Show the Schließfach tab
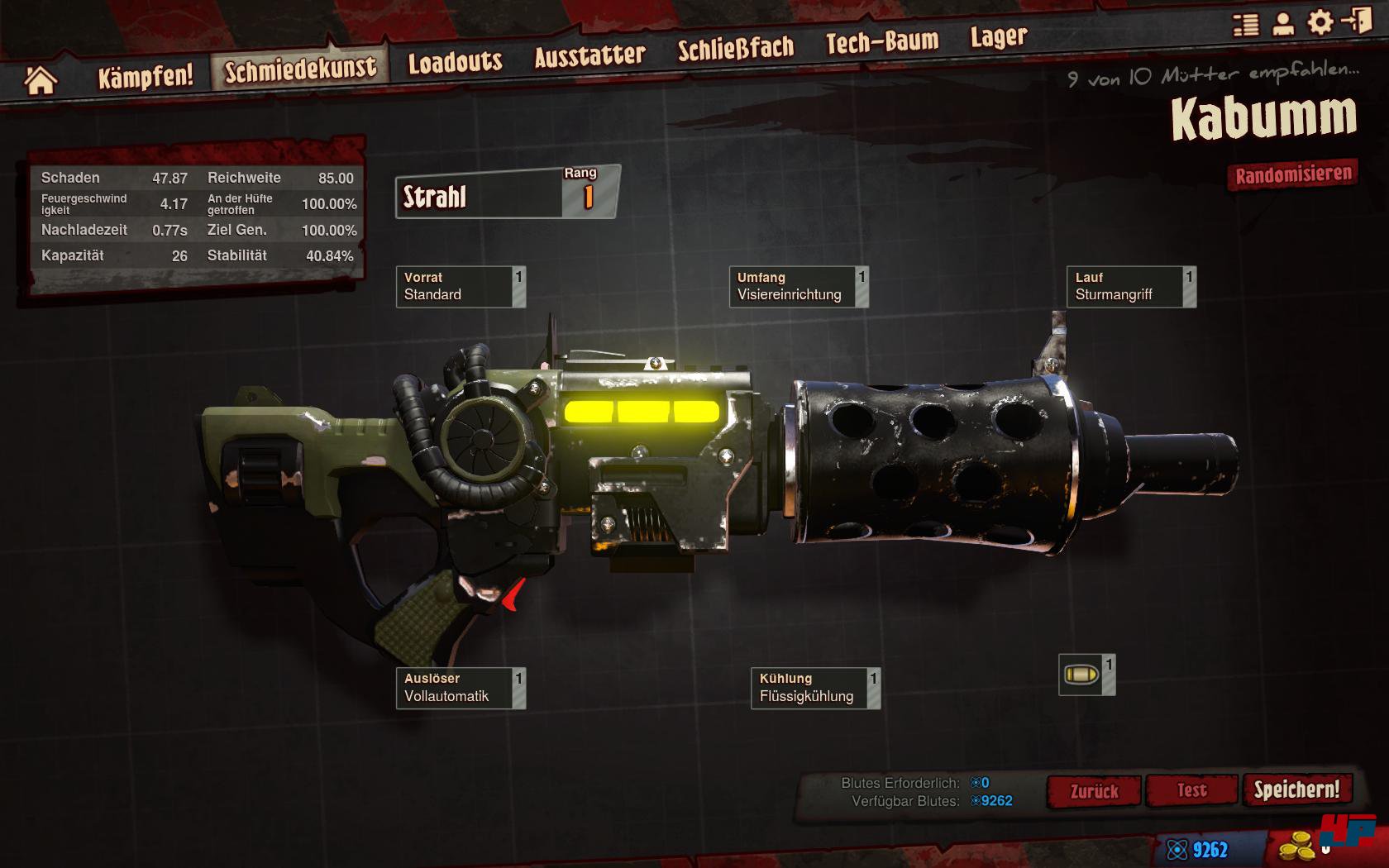This screenshot has height=868, width=1389. pos(735,49)
